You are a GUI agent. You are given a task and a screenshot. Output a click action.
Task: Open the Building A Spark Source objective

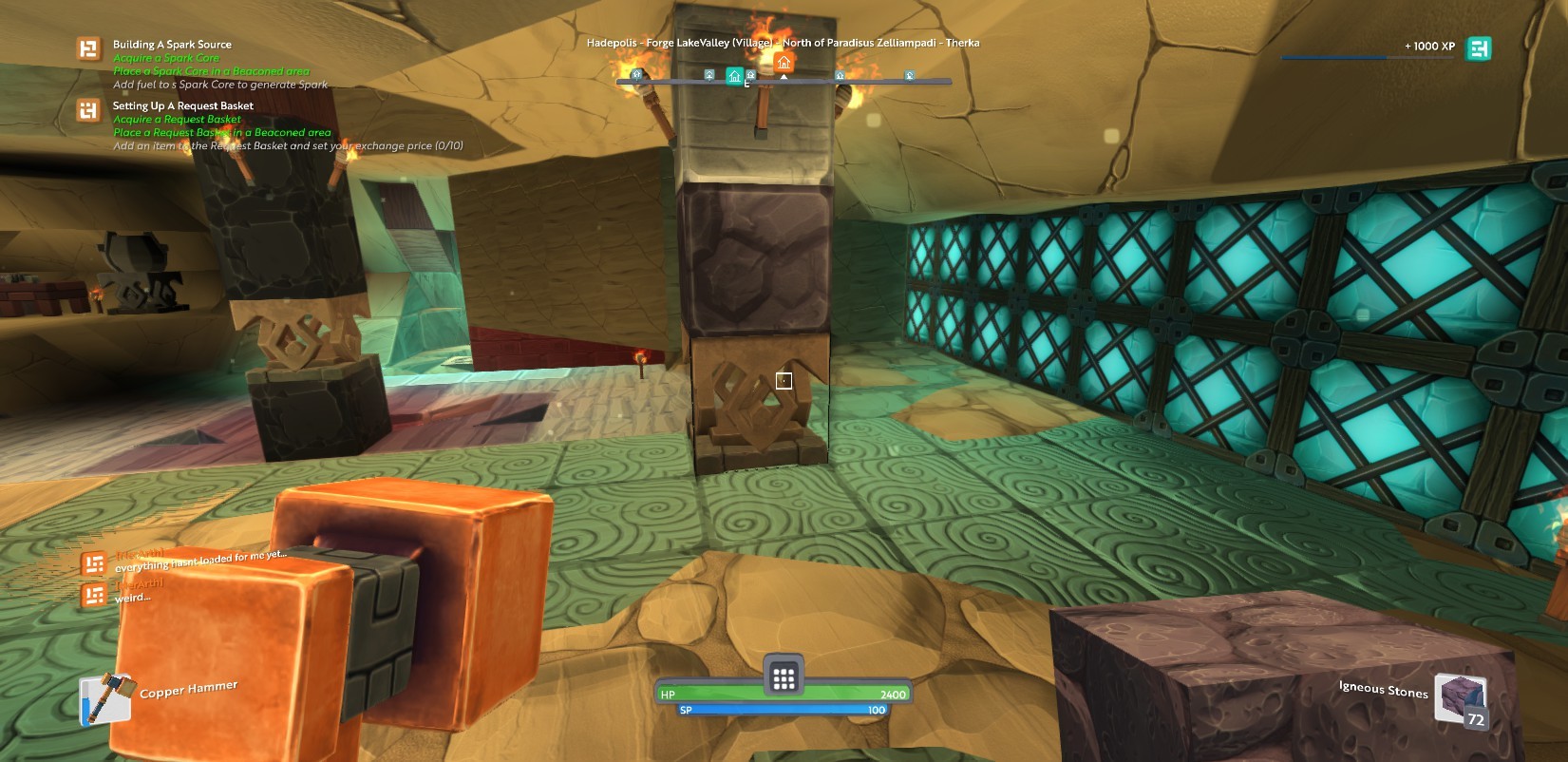[x=172, y=45]
